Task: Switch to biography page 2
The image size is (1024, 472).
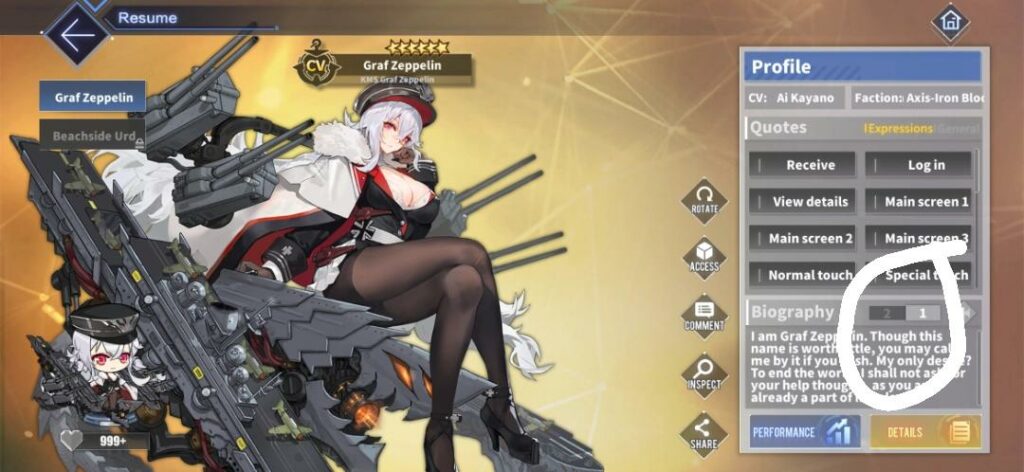Action: pos(886,313)
